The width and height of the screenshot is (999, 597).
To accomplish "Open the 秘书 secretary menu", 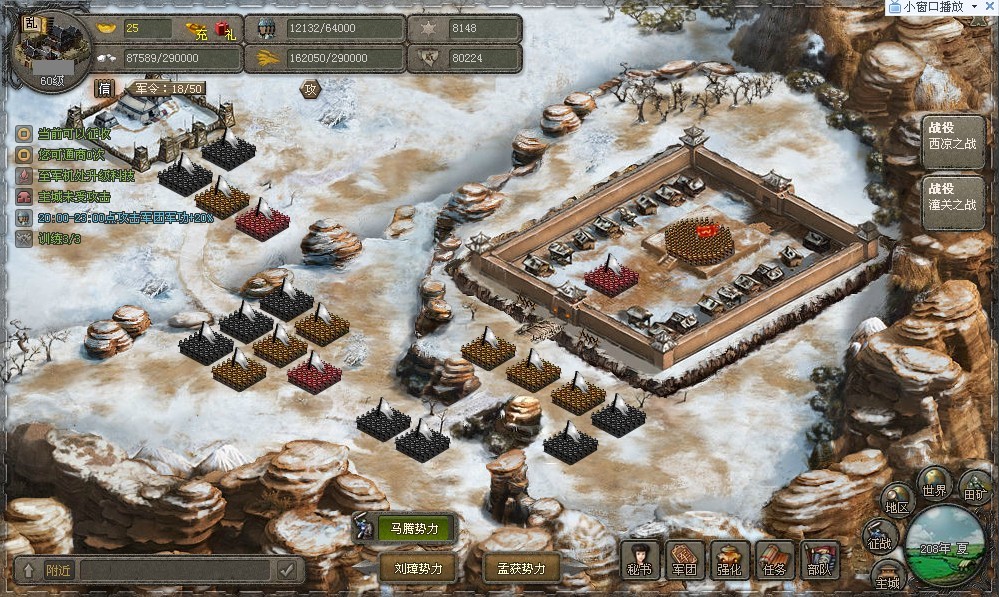I will 640,560.
